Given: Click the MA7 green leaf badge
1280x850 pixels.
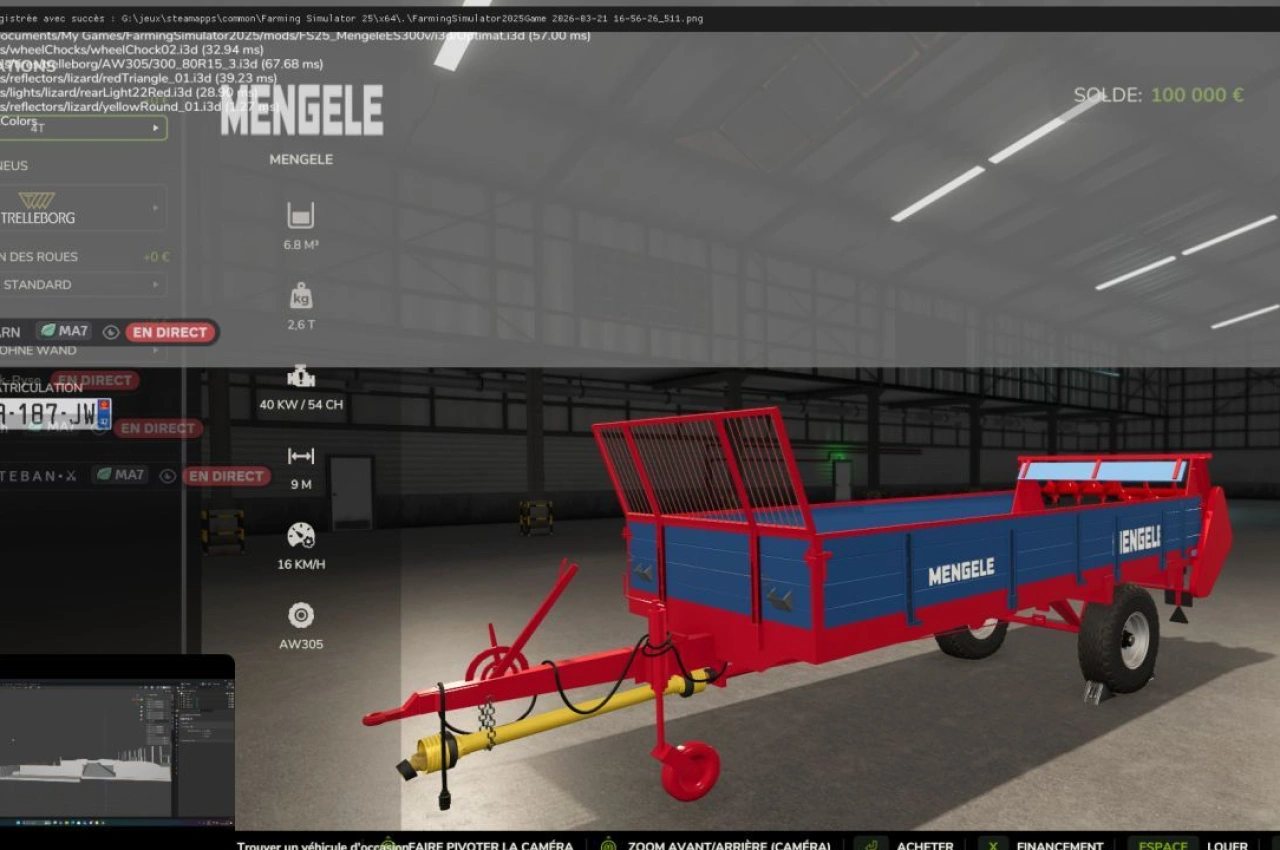Looking at the screenshot, I should (64, 331).
